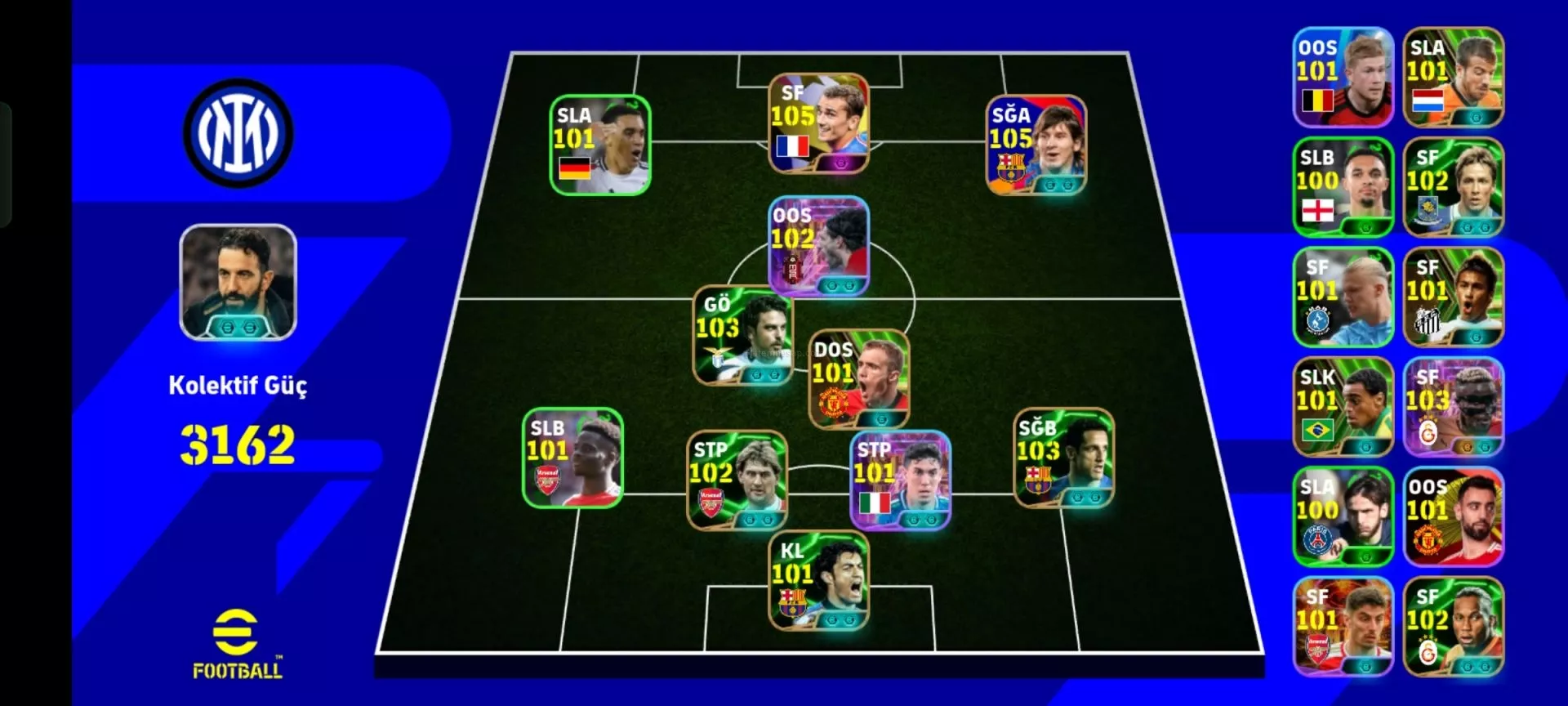Choose the SLA 101 Netherlands bench card
Image resolution: width=1568 pixels, height=706 pixels.
1453,78
